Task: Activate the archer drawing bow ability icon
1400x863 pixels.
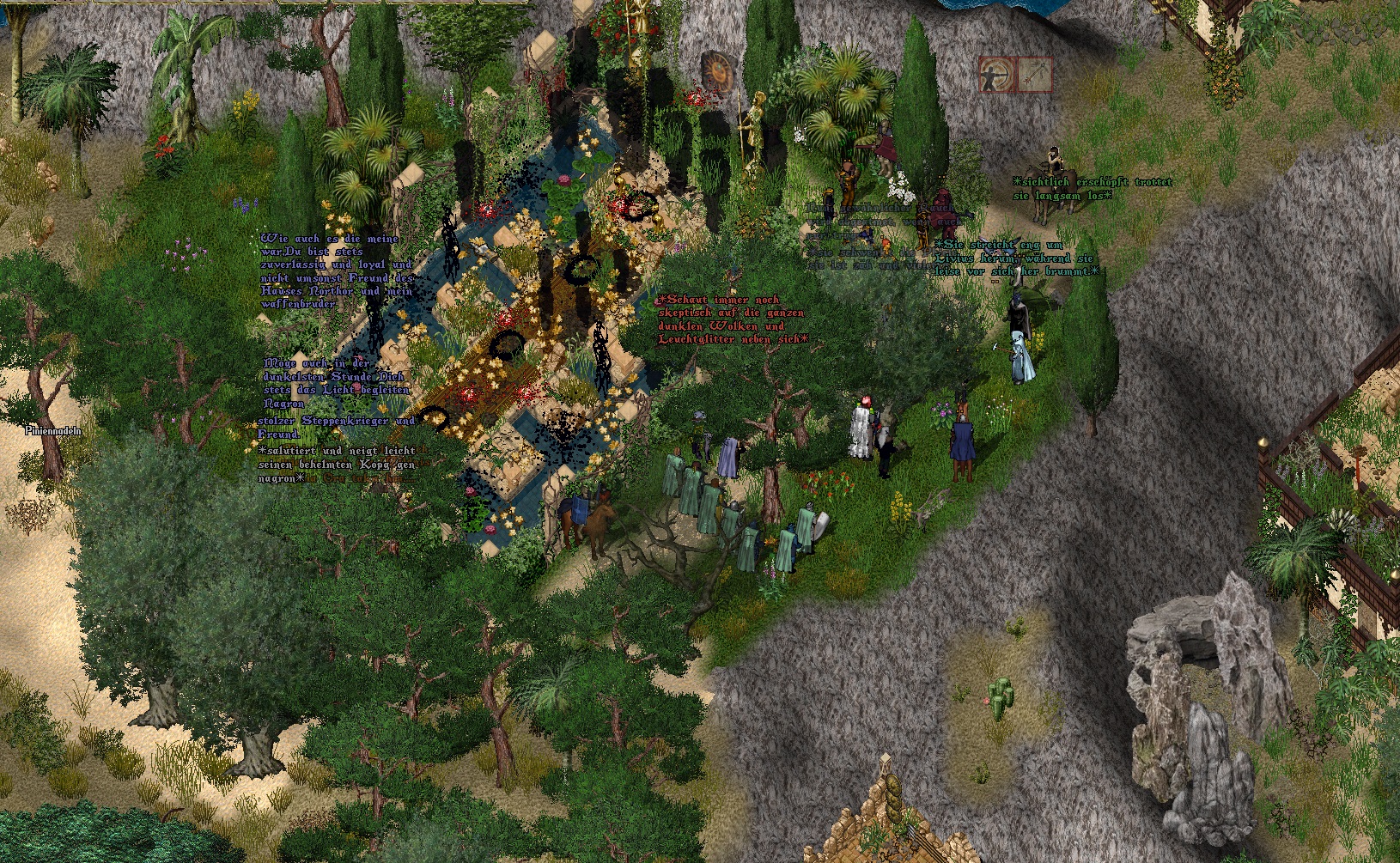Action: click(x=997, y=75)
